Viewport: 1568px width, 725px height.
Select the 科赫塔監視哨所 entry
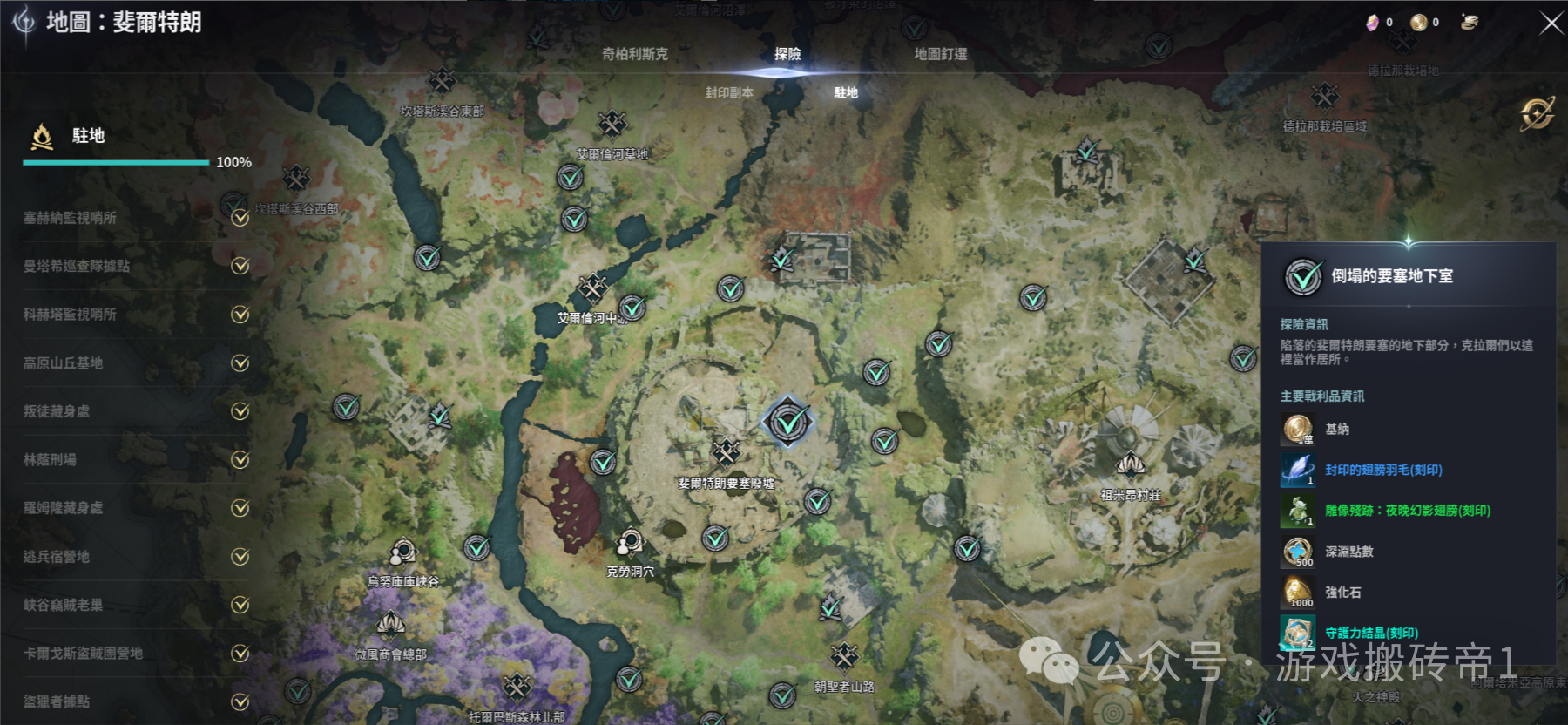coord(70,315)
